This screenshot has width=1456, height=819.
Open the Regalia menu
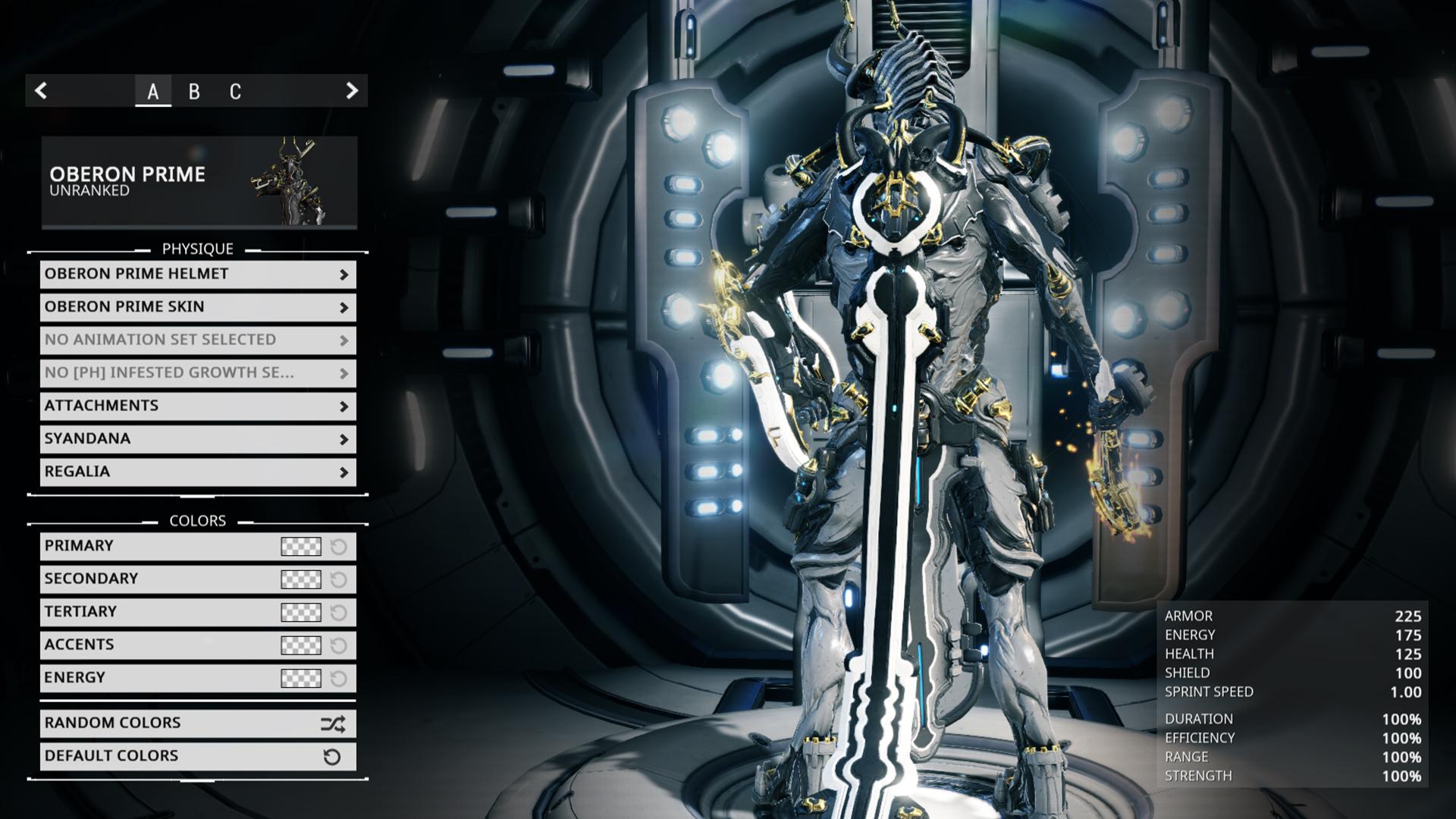tap(198, 472)
